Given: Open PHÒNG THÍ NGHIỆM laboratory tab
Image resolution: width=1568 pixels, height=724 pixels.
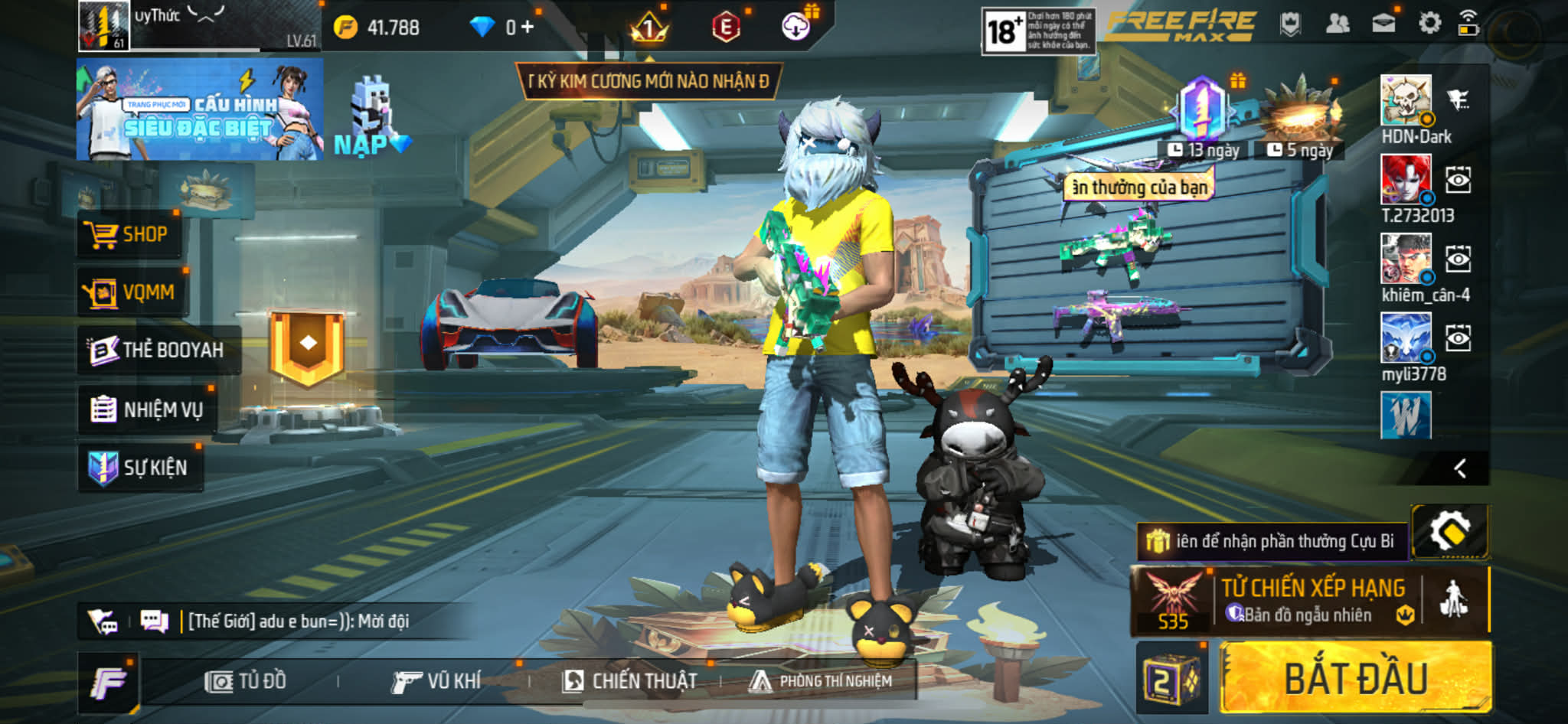Looking at the screenshot, I should [821, 681].
